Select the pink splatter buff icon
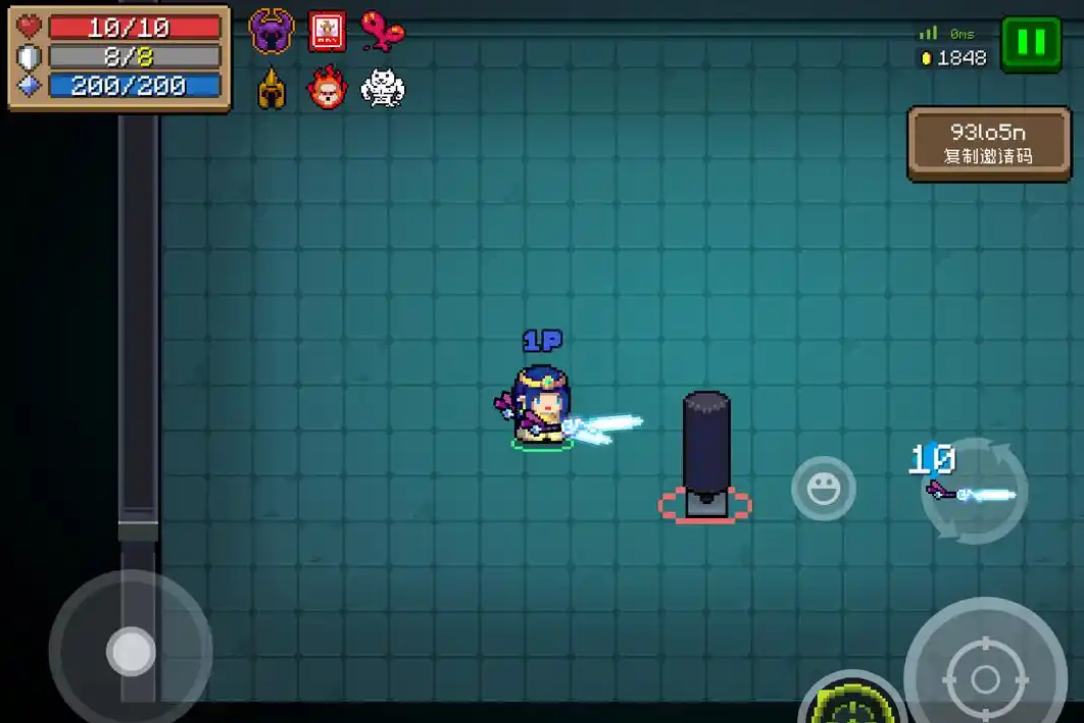 (x=382, y=32)
